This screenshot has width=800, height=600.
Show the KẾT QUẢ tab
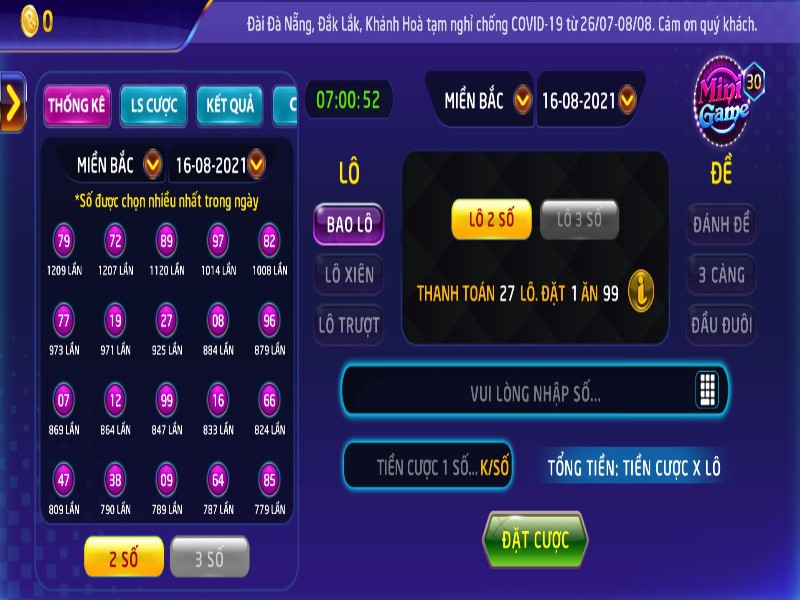tap(230, 106)
